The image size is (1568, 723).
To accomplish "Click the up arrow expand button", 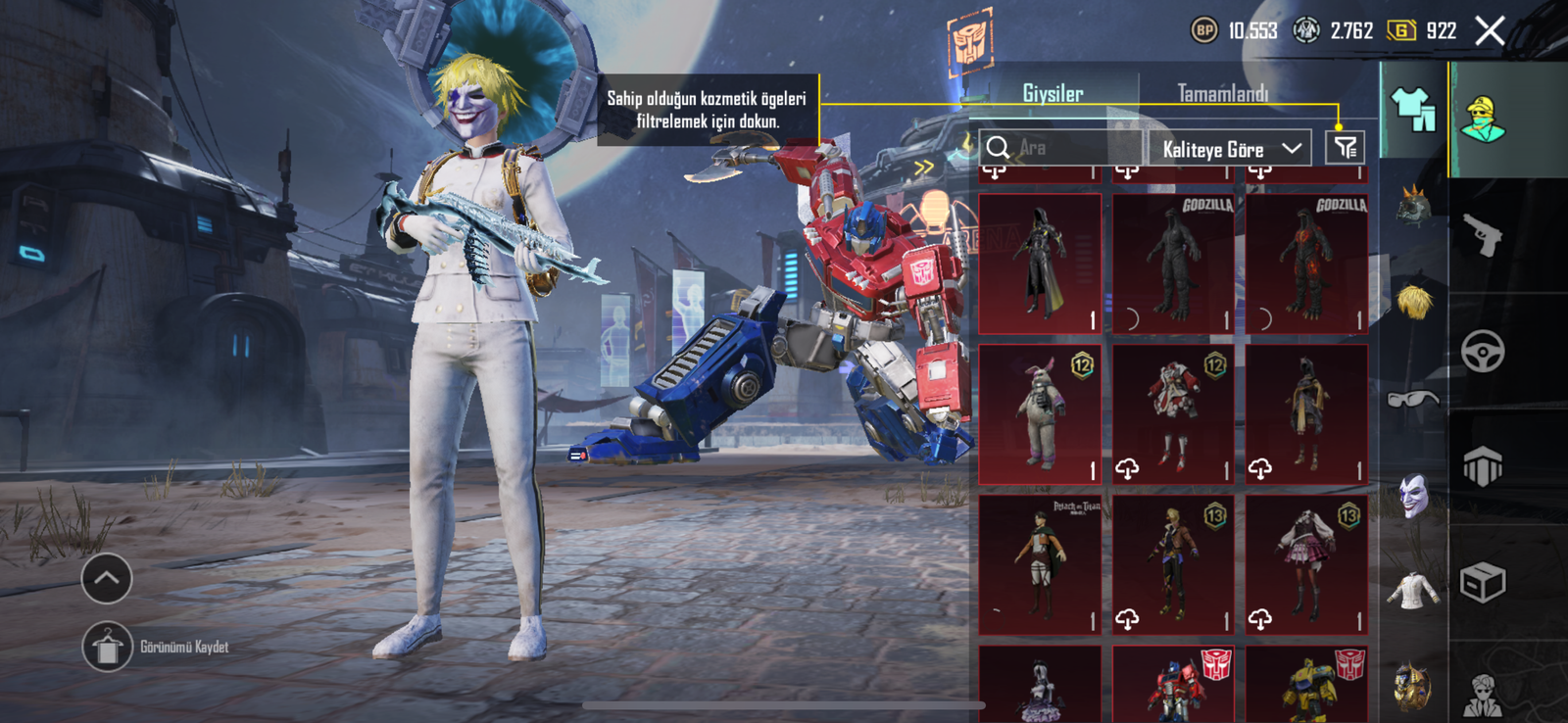I will click(x=107, y=579).
